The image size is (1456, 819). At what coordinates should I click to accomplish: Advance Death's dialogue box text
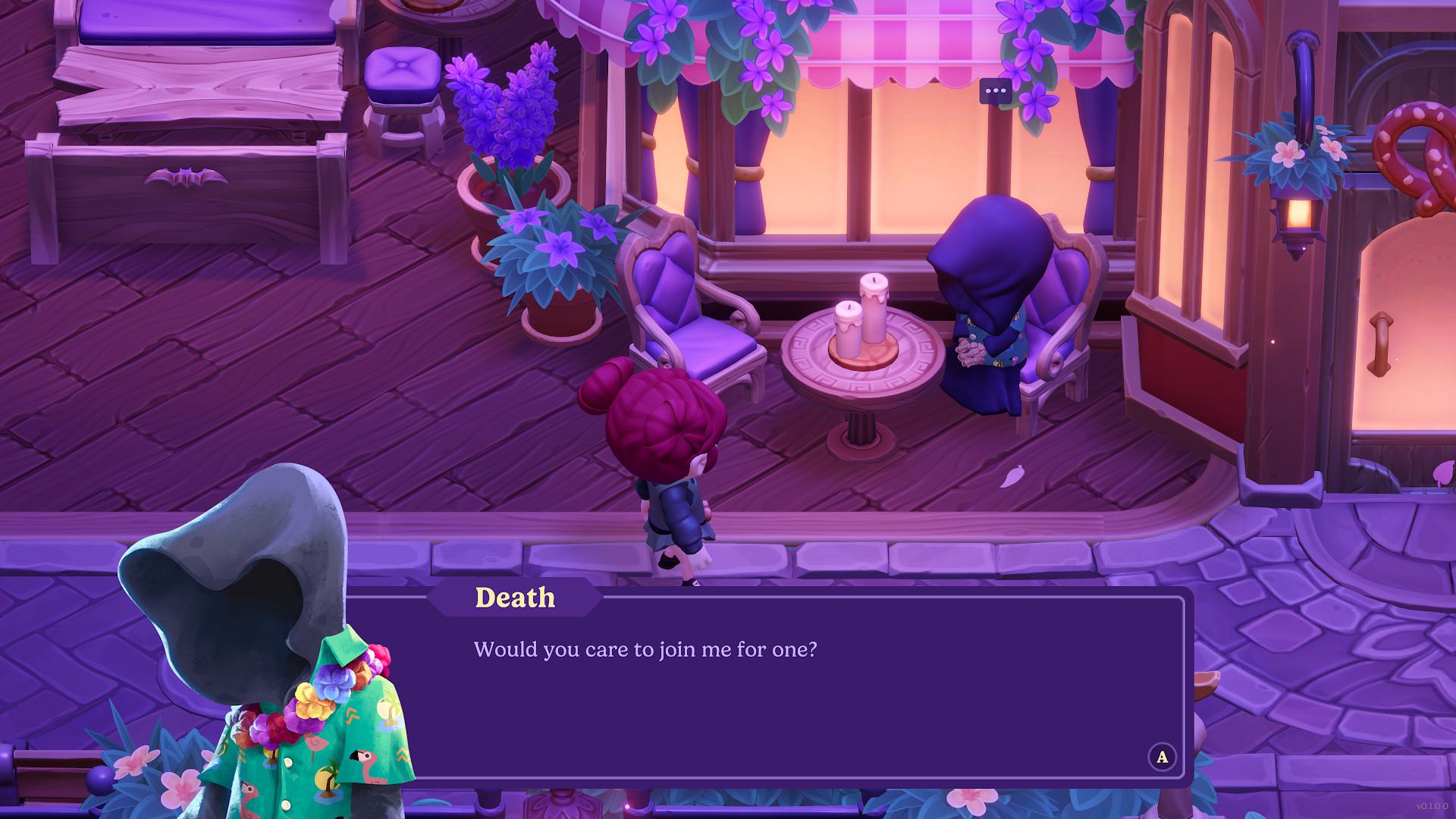(x=1162, y=757)
